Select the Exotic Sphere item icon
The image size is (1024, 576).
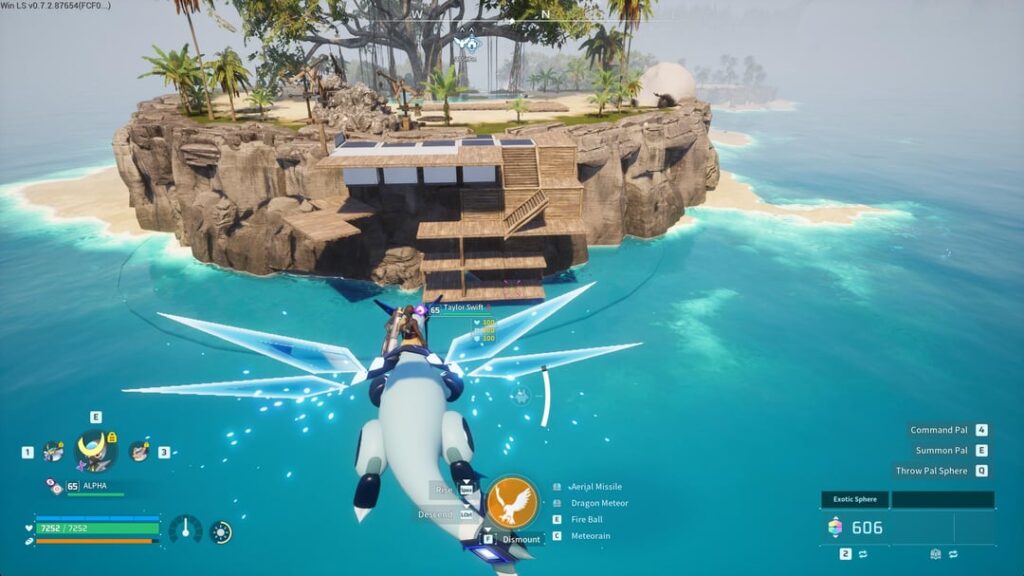[x=835, y=527]
